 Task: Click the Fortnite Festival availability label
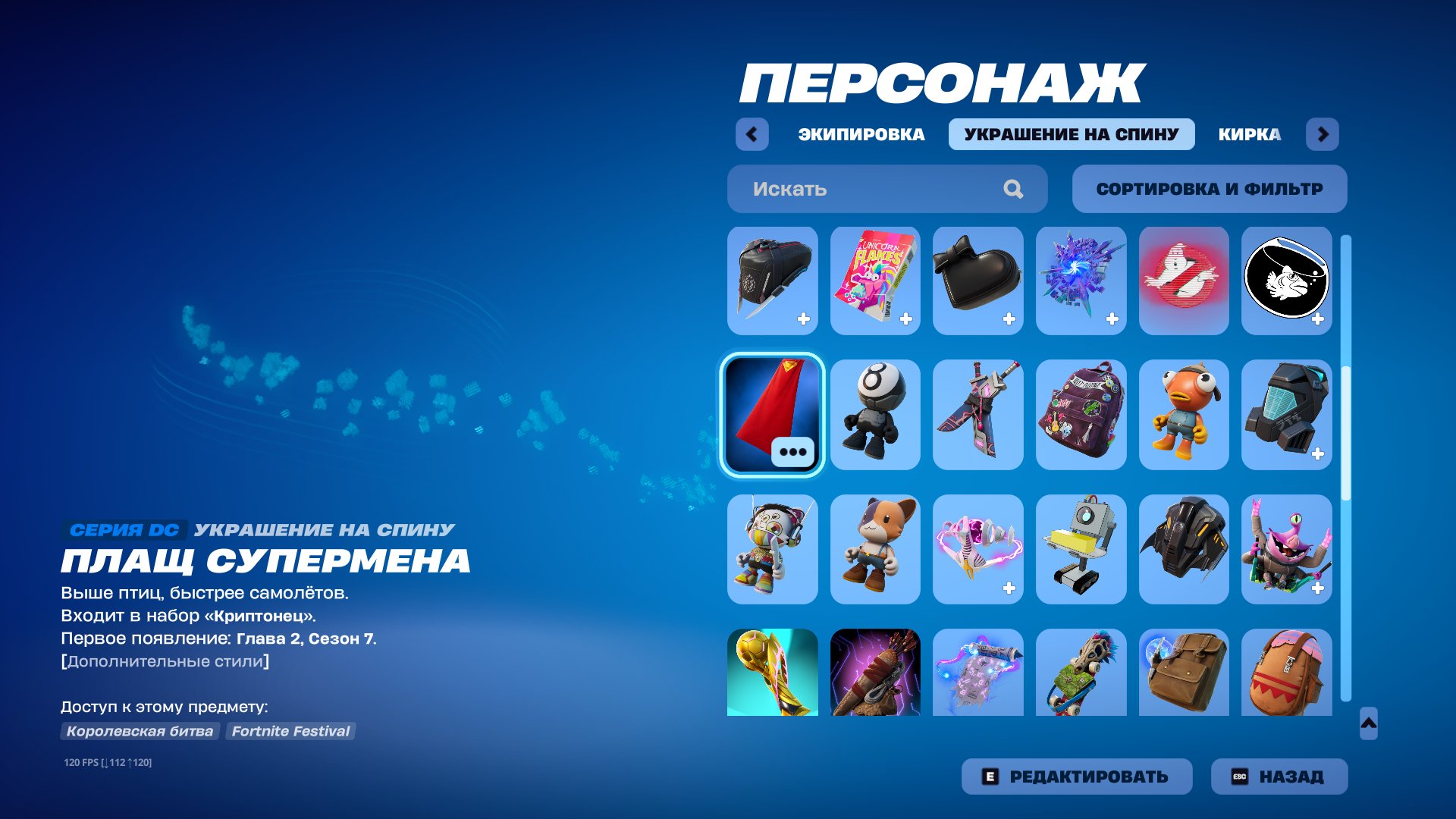(290, 731)
